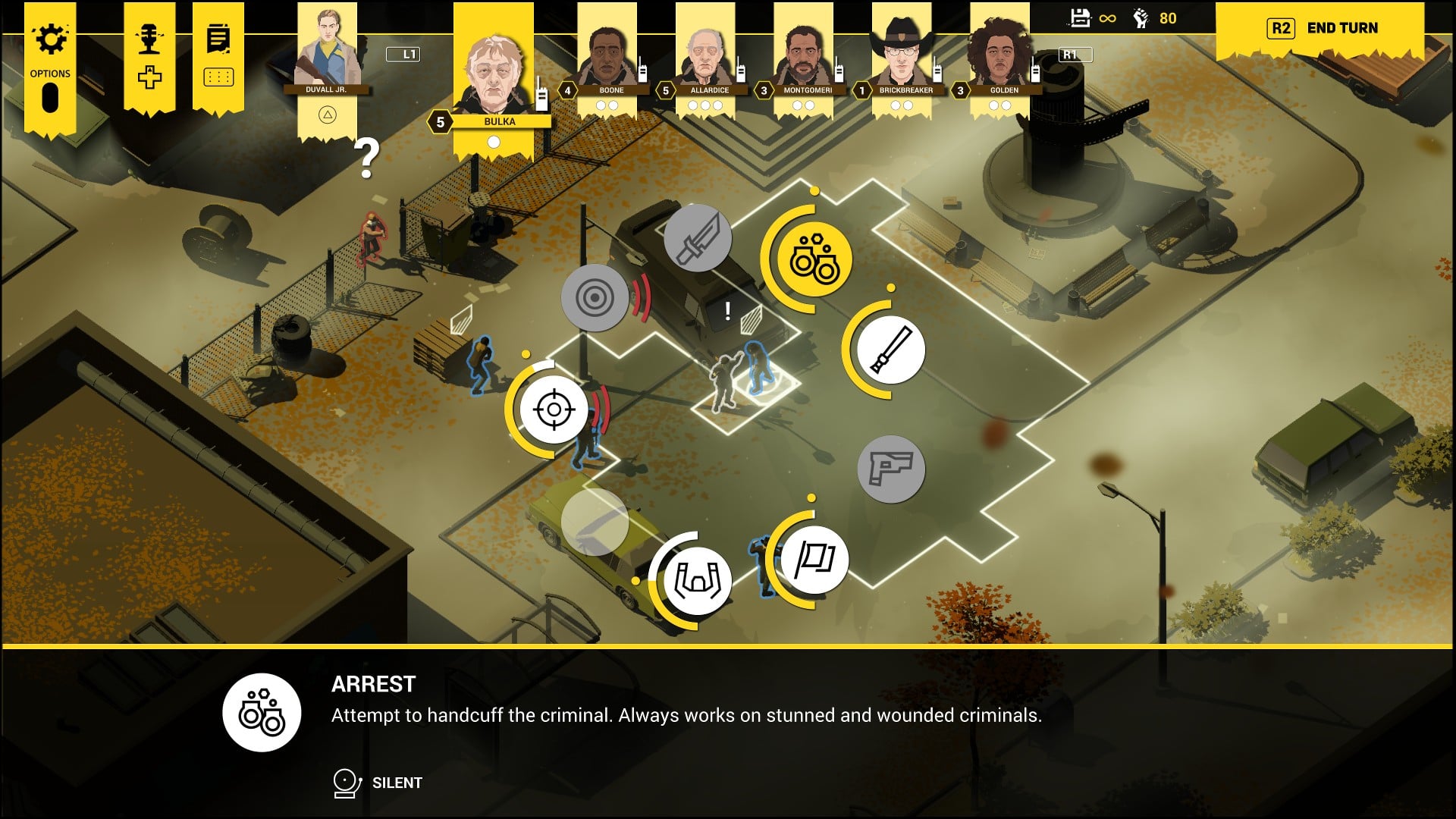Select the crosshair aimed shot action

(554, 409)
